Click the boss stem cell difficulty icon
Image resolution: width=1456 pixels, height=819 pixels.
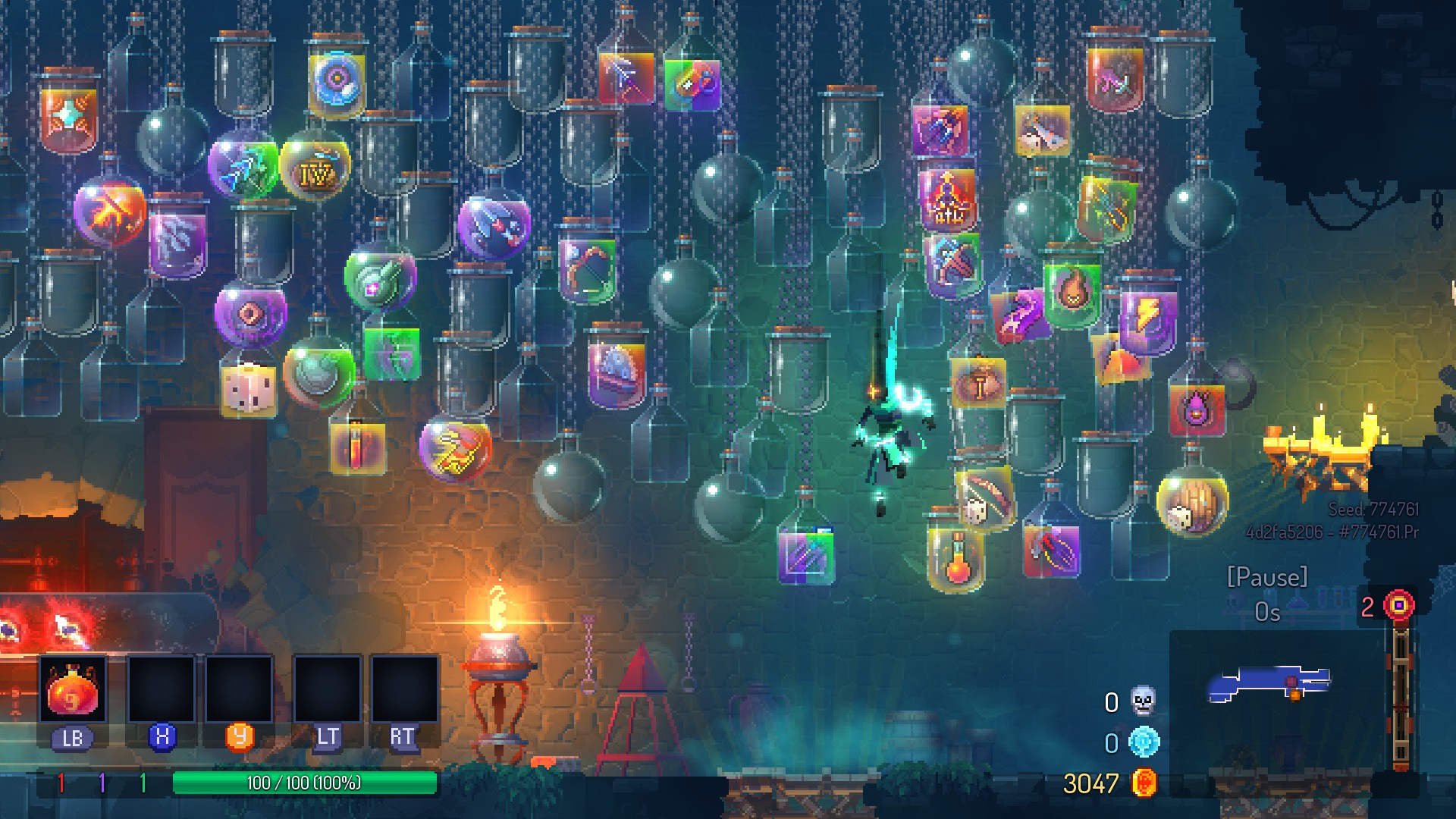tap(1398, 606)
